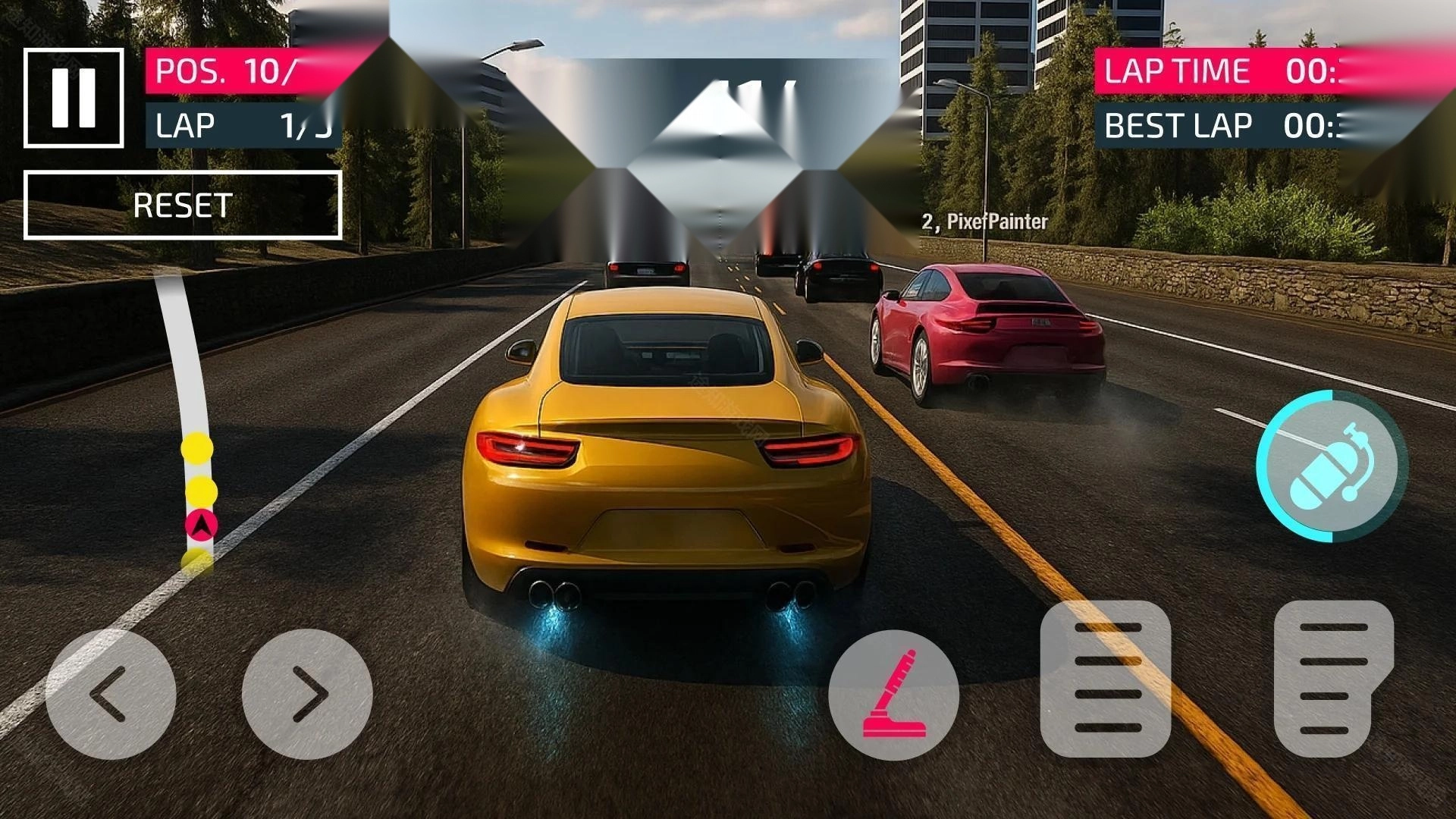Step on the tall accelerator pedal
This screenshot has width=1456, height=819.
pos(1333,679)
